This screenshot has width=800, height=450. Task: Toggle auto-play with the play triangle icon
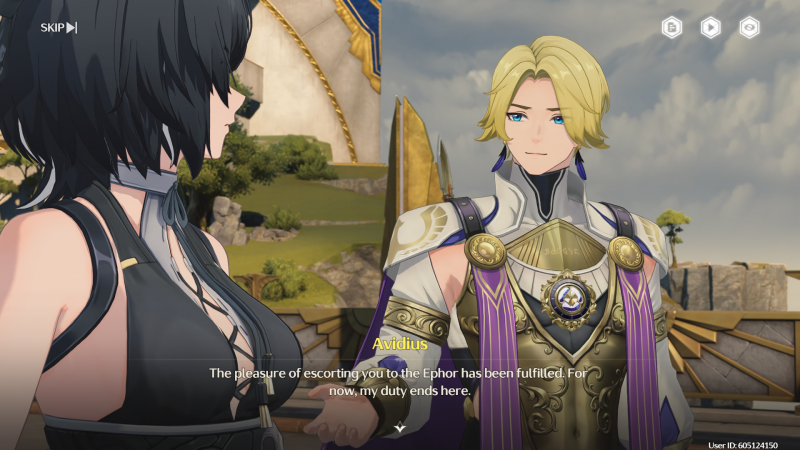[710, 27]
